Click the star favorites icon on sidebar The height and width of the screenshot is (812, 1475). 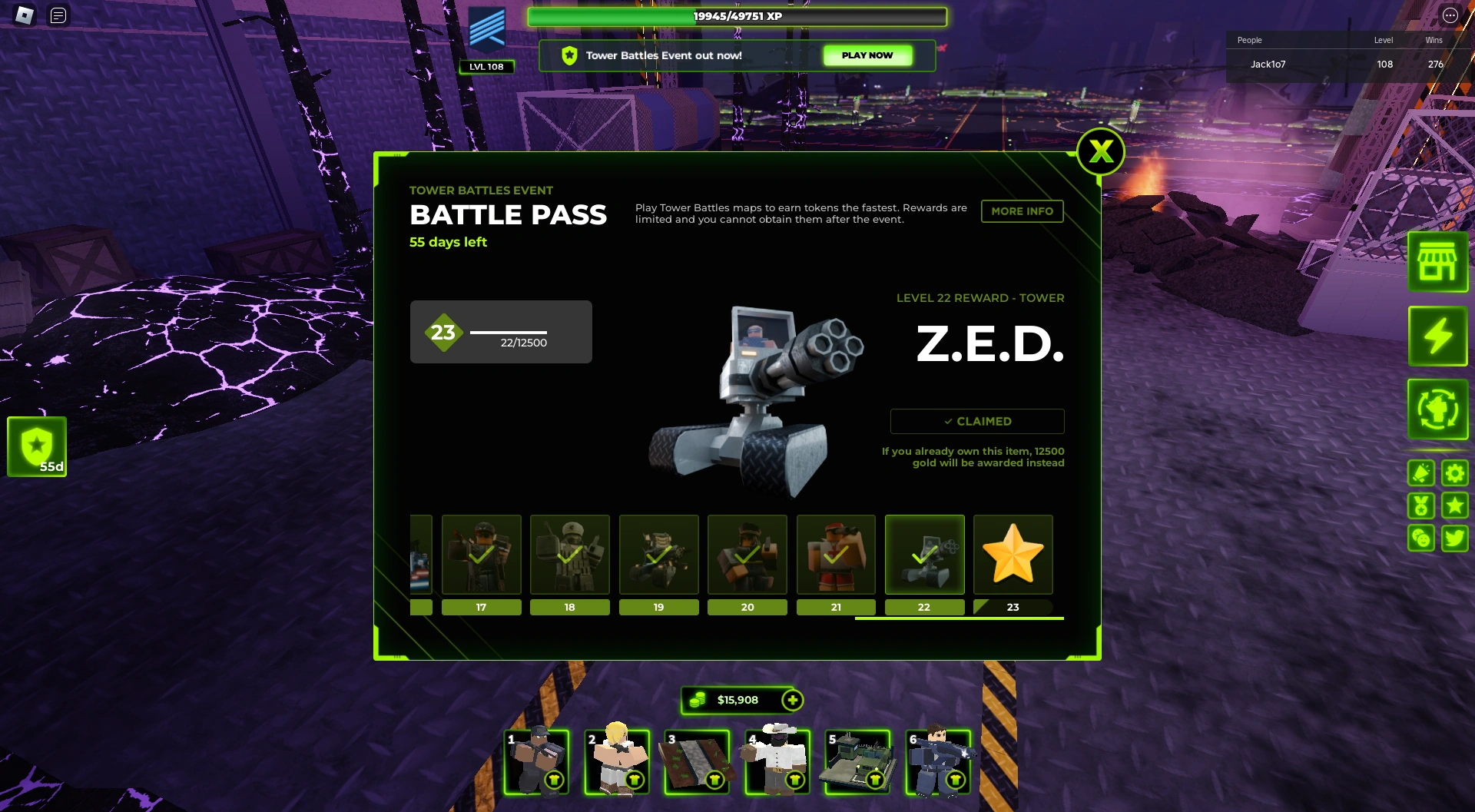1454,505
